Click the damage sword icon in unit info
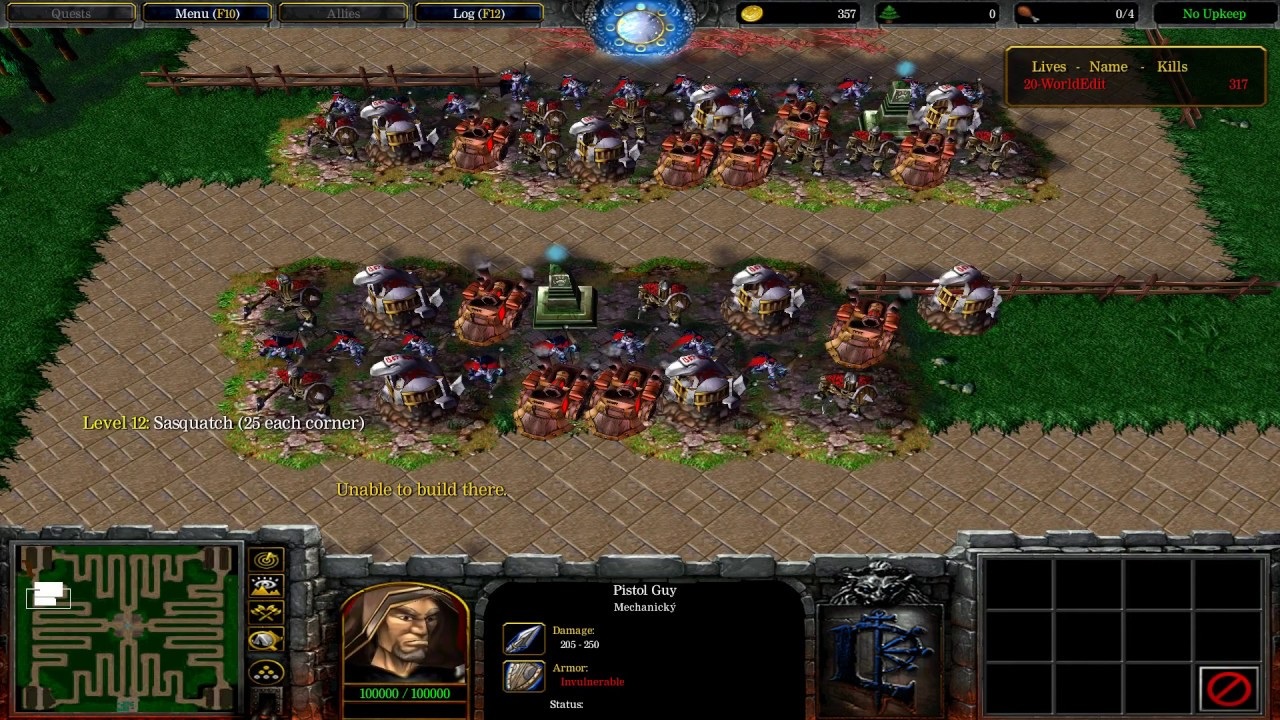1280x720 pixels. pyautogui.click(x=523, y=639)
